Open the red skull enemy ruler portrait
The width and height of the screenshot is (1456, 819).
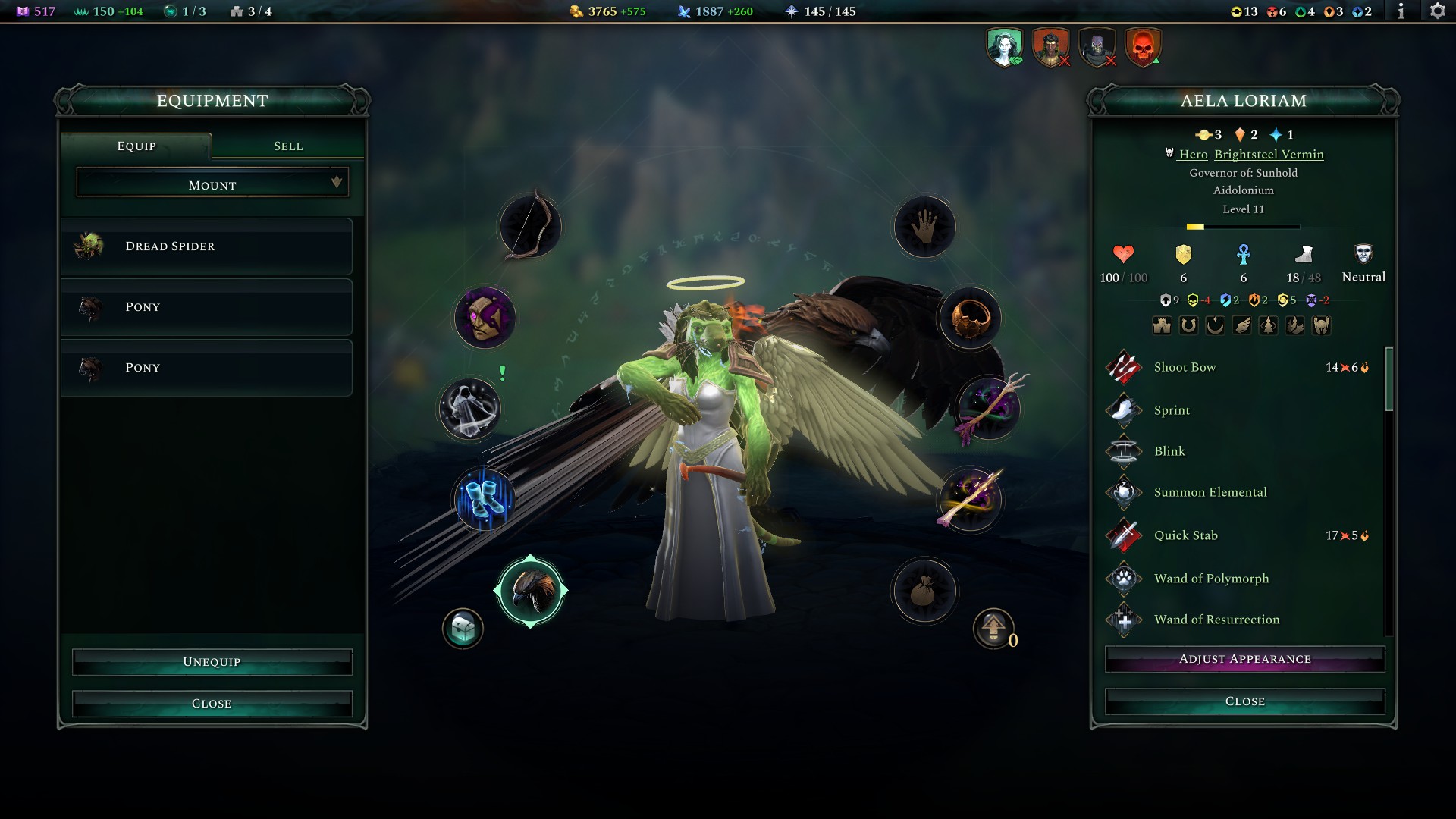click(x=1142, y=45)
